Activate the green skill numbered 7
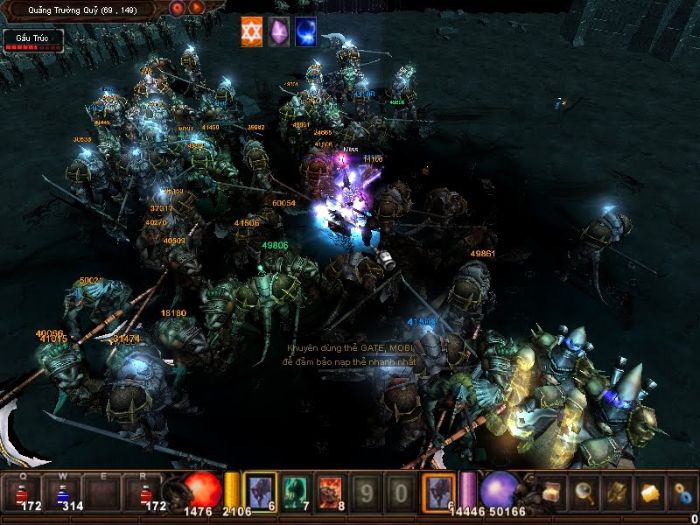Screen dimensions: 700x525 (x=295, y=490)
